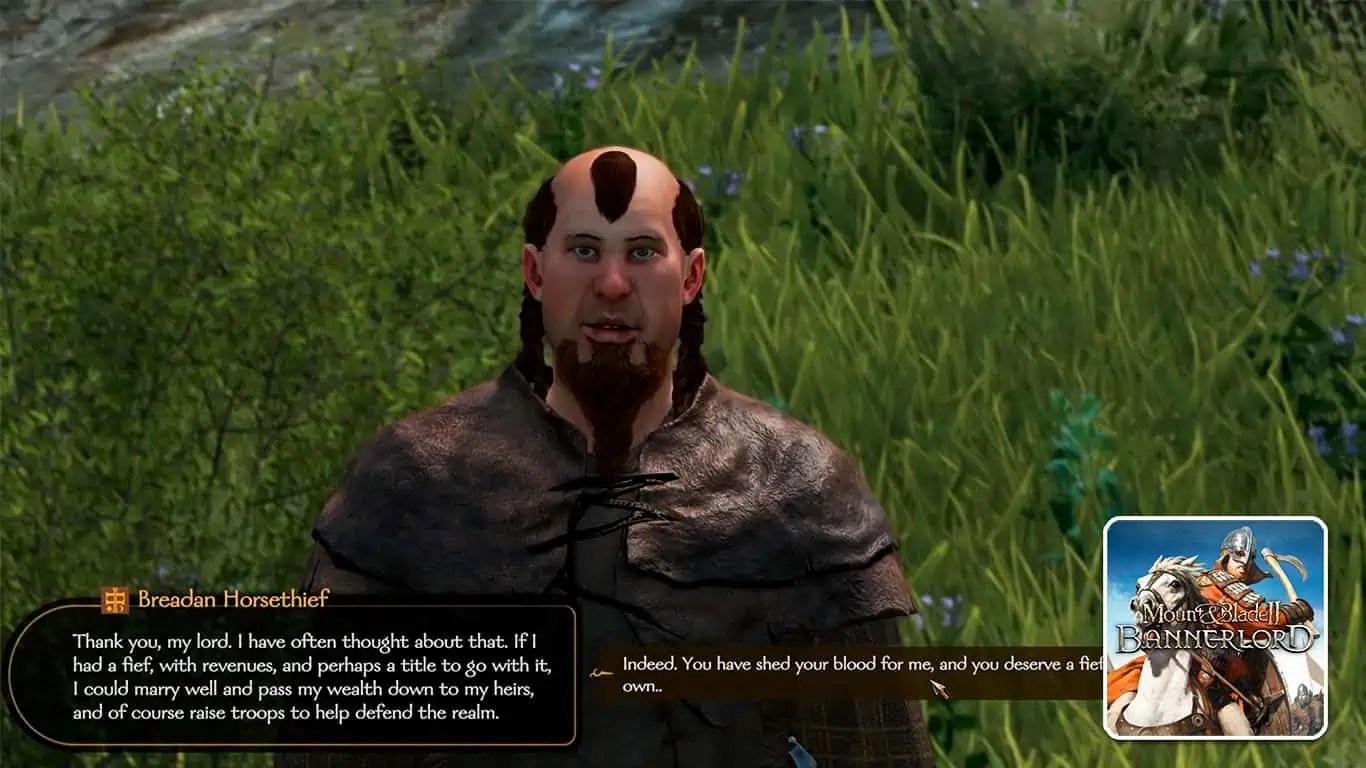The height and width of the screenshot is (768, 1366).
Task: Click the clan banner icon beside Breadan Horsethief
Action: 114,600
